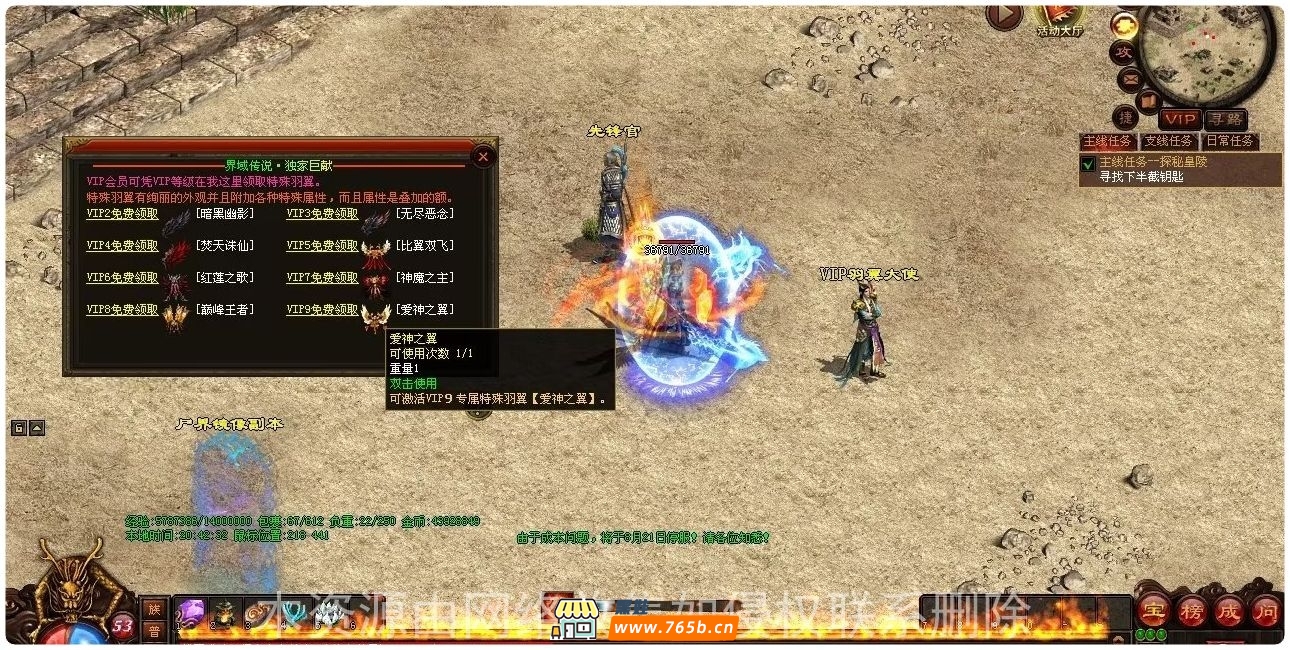The height and width of the screenshot is (650, 1290).
Task: Claim the VIP3免费领取 wings
Action: pos(322,213)
